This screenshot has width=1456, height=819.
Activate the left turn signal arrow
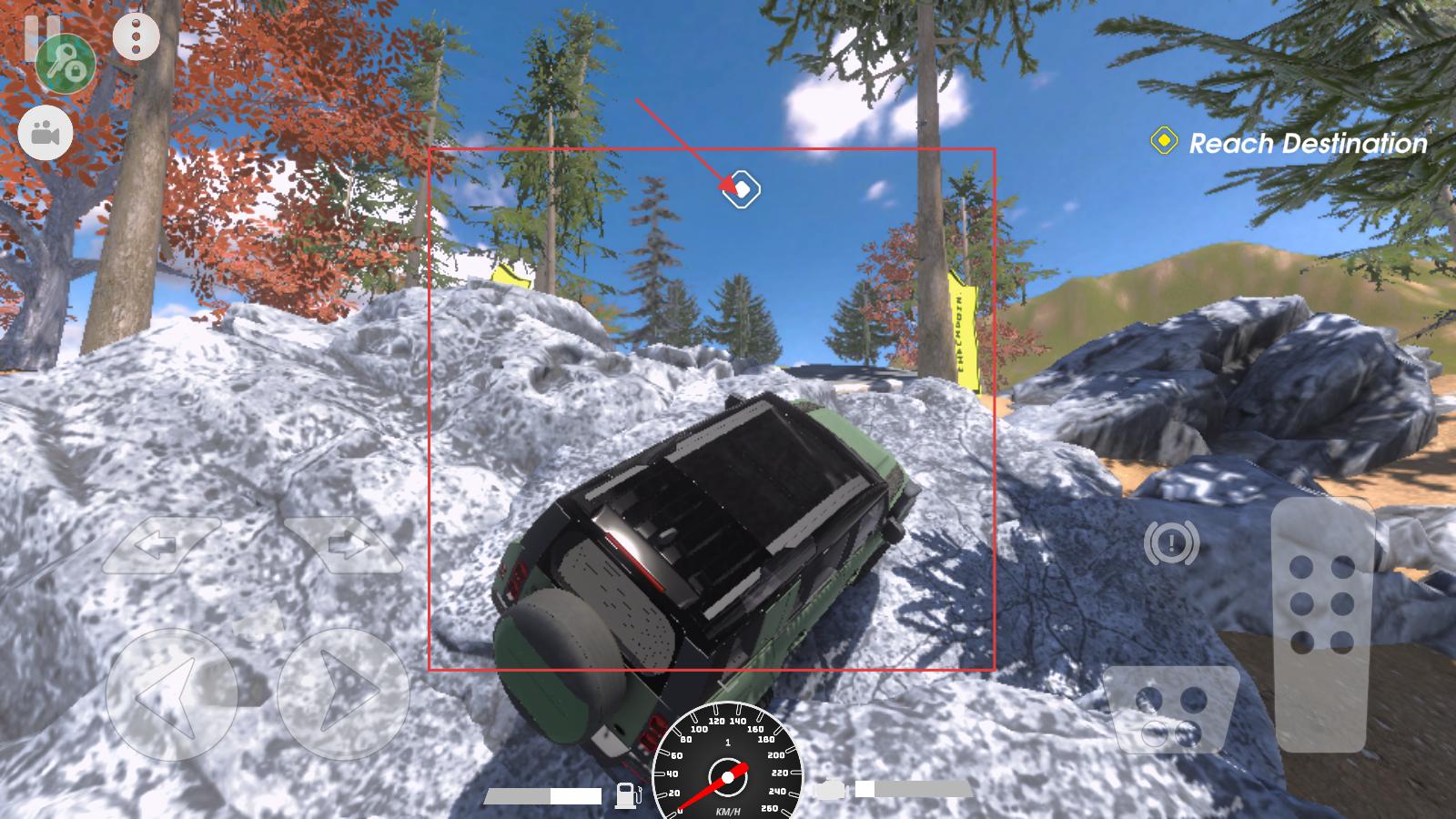click(x=160, y=545)
